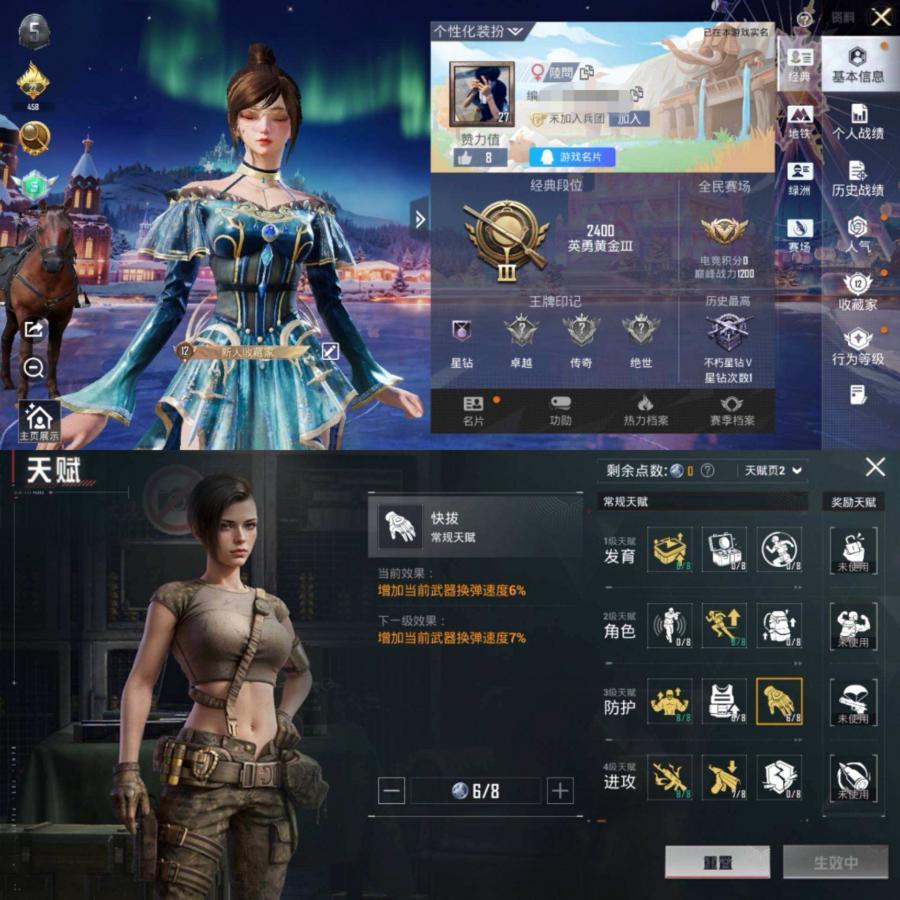This screenshot has height=900, width=900.
Task: Open the 游戏名片 game card button
Action: pos(572,157)
